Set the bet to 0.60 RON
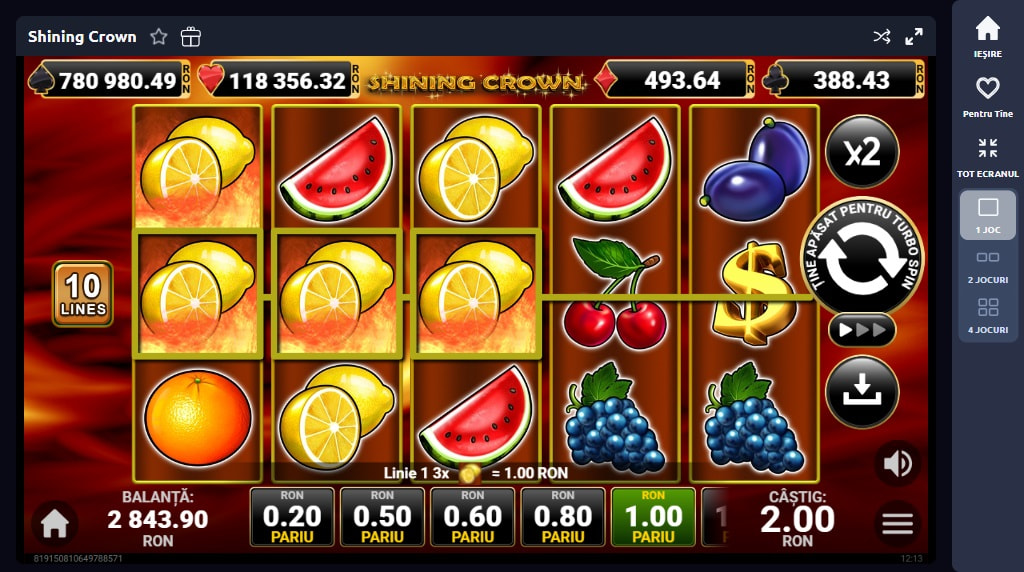1024x572 pixels. tap(473, 517)
